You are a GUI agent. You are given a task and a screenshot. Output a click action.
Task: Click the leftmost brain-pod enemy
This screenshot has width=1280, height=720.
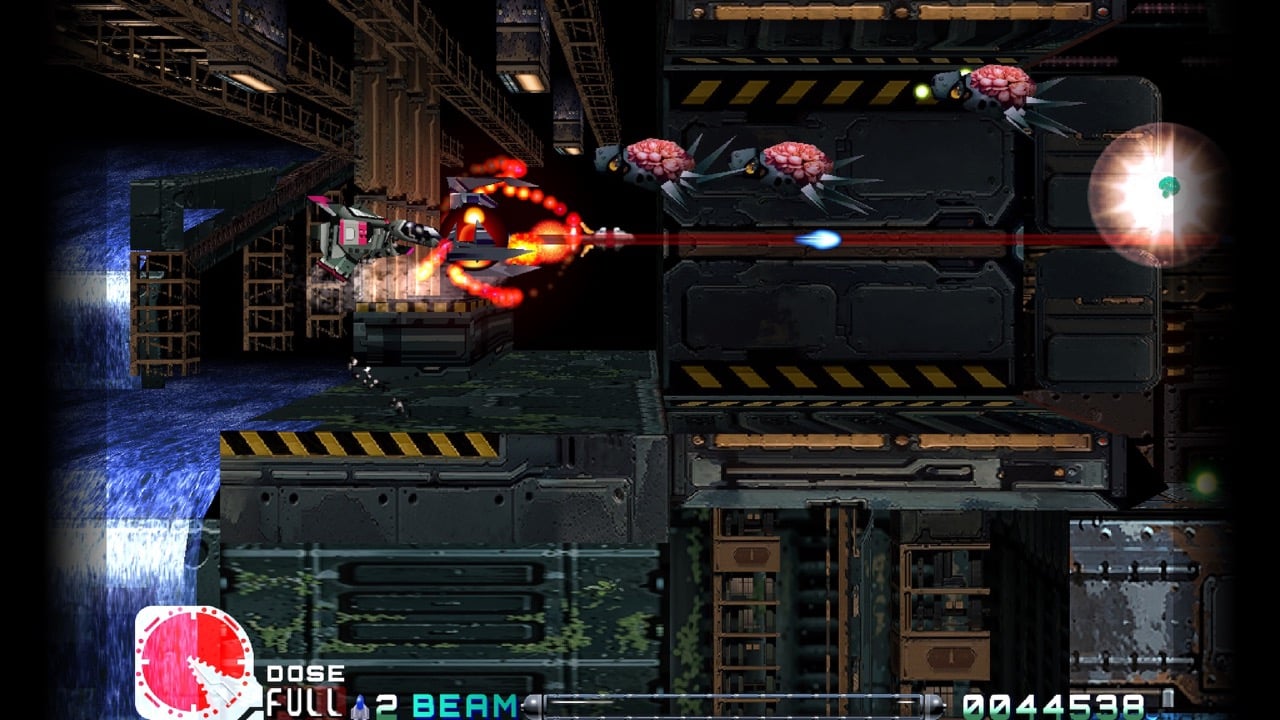pos(660,160)
